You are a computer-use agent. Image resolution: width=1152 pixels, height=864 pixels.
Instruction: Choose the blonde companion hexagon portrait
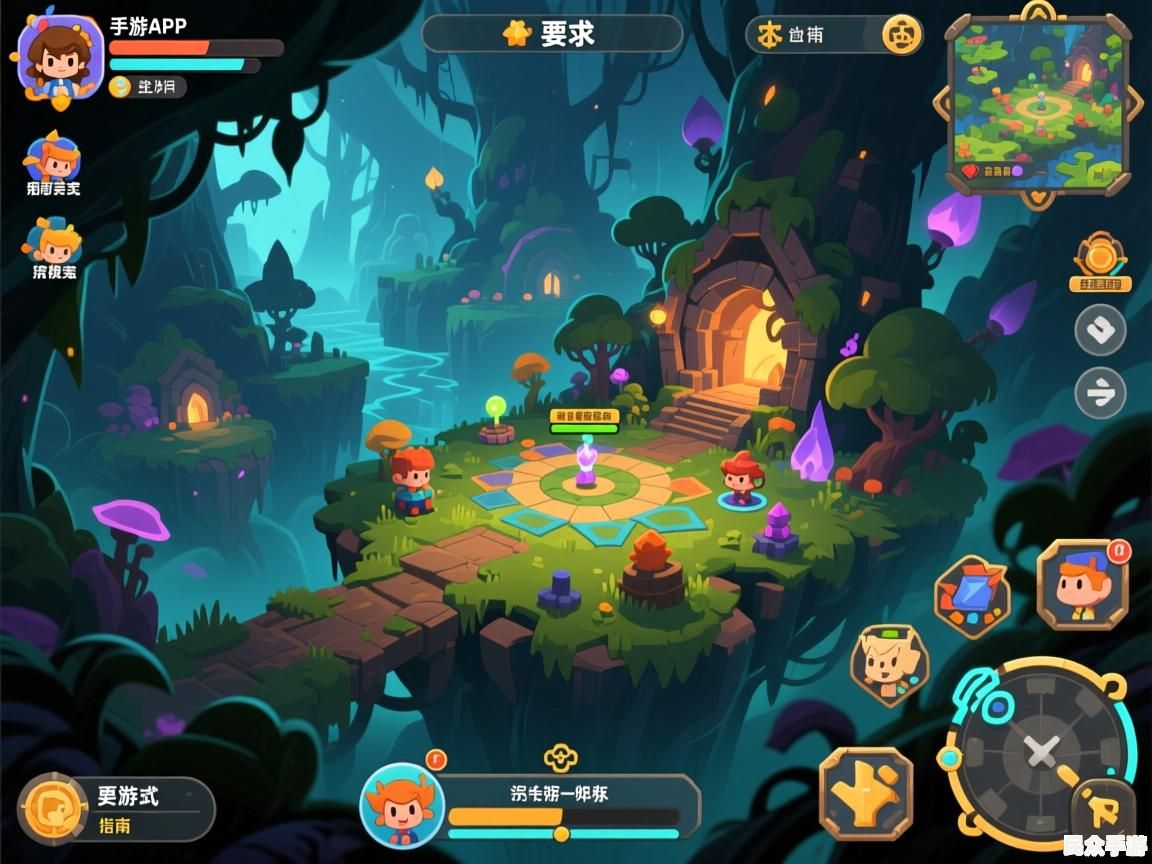[888, 664]
